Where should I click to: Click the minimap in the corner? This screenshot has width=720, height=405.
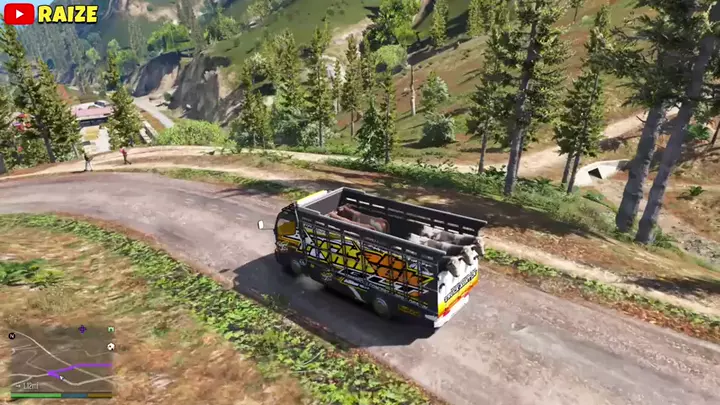coord(62,360)
